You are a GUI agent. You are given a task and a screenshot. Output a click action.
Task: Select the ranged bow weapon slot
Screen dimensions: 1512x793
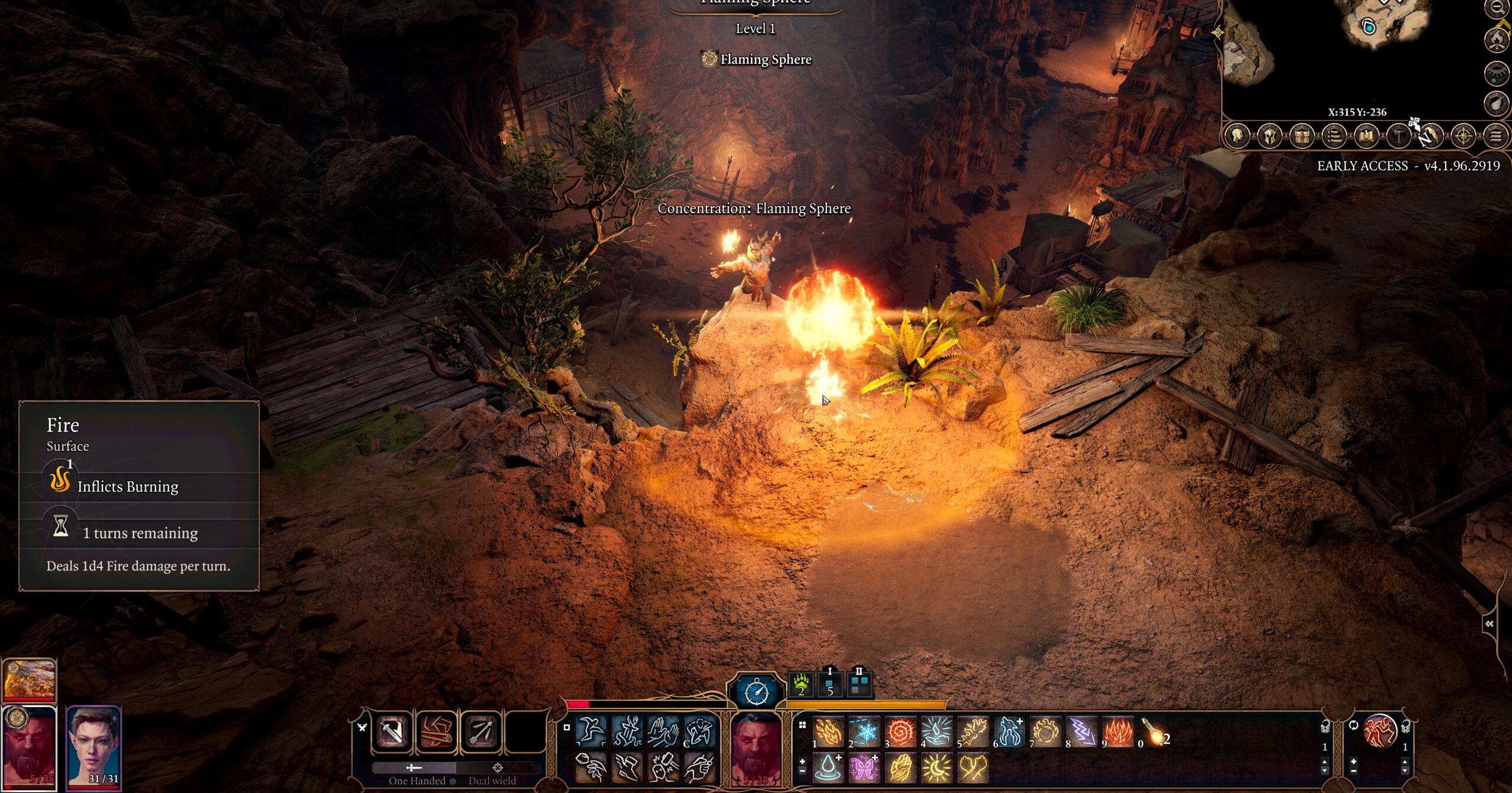coord(481,732)
